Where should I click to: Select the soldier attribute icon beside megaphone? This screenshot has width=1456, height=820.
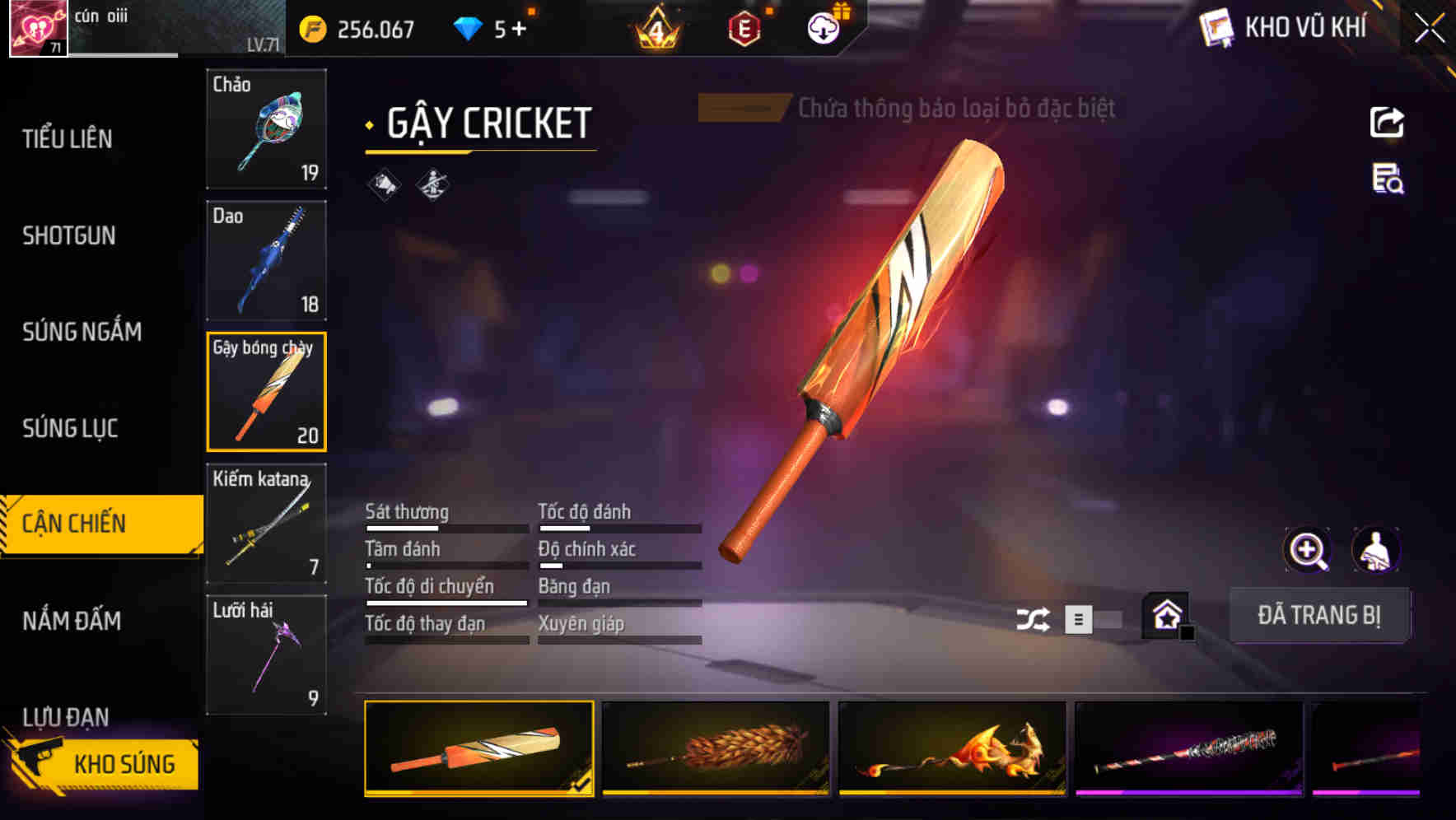click(434, 184)
